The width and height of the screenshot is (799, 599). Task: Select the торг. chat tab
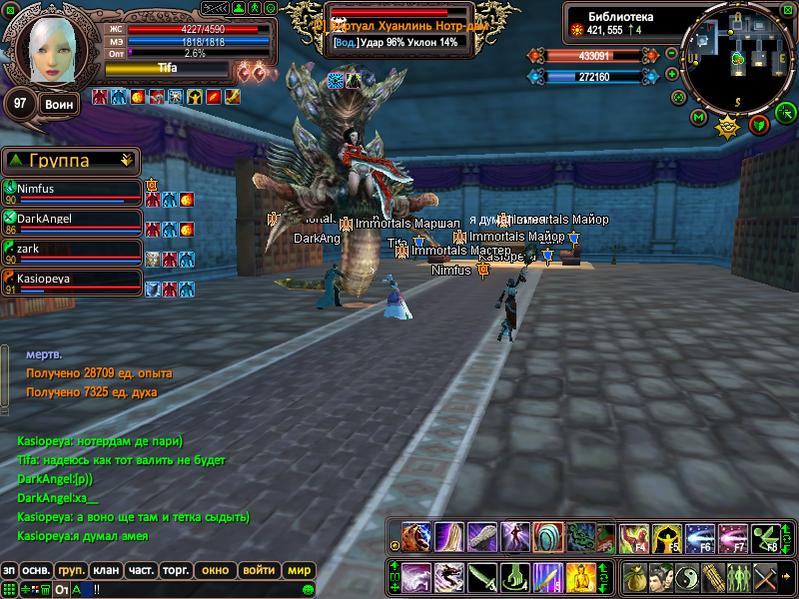point(177,570)
